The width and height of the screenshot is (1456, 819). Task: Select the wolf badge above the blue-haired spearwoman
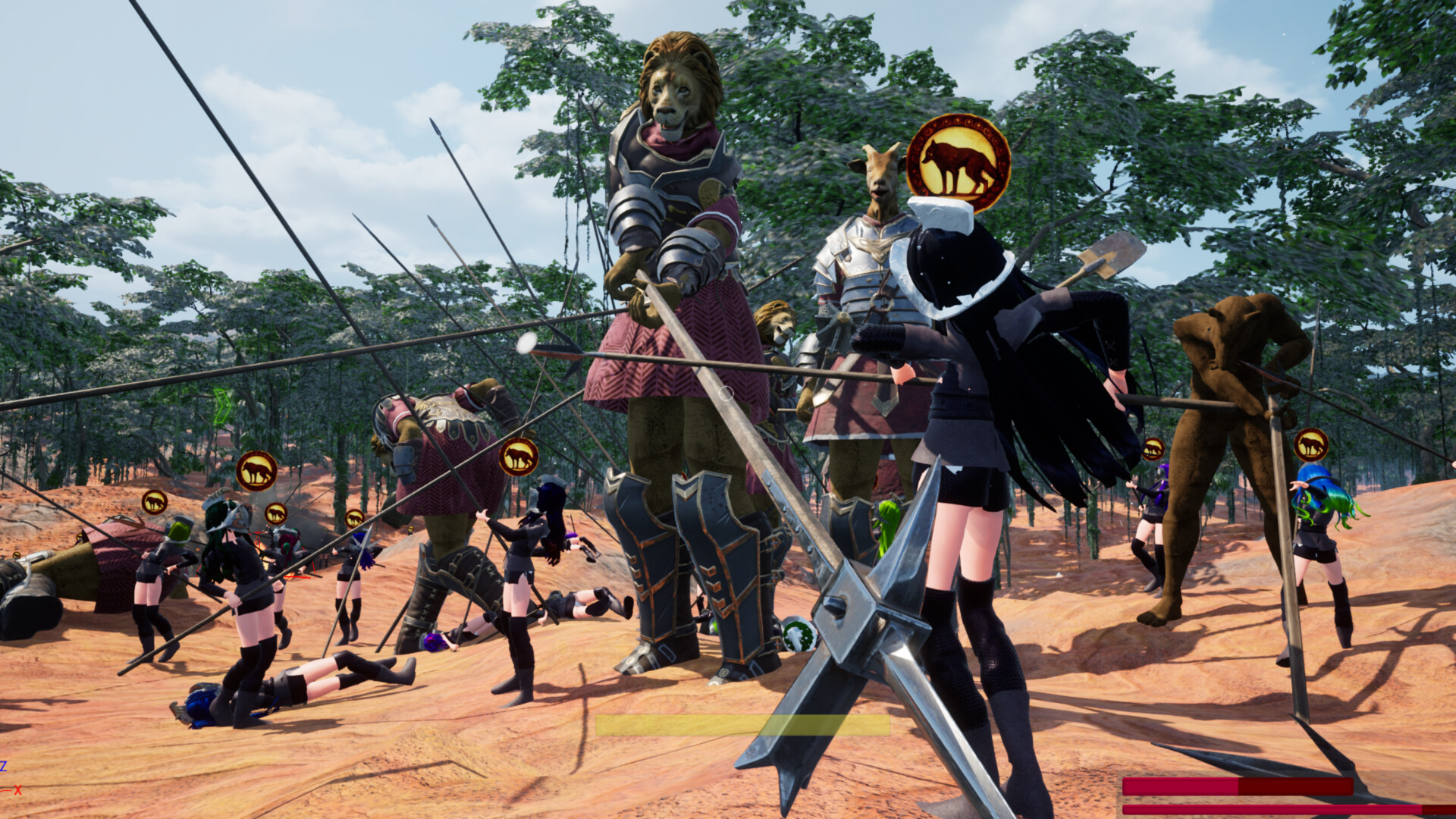pyautogui.click(x=1311, y=444)
